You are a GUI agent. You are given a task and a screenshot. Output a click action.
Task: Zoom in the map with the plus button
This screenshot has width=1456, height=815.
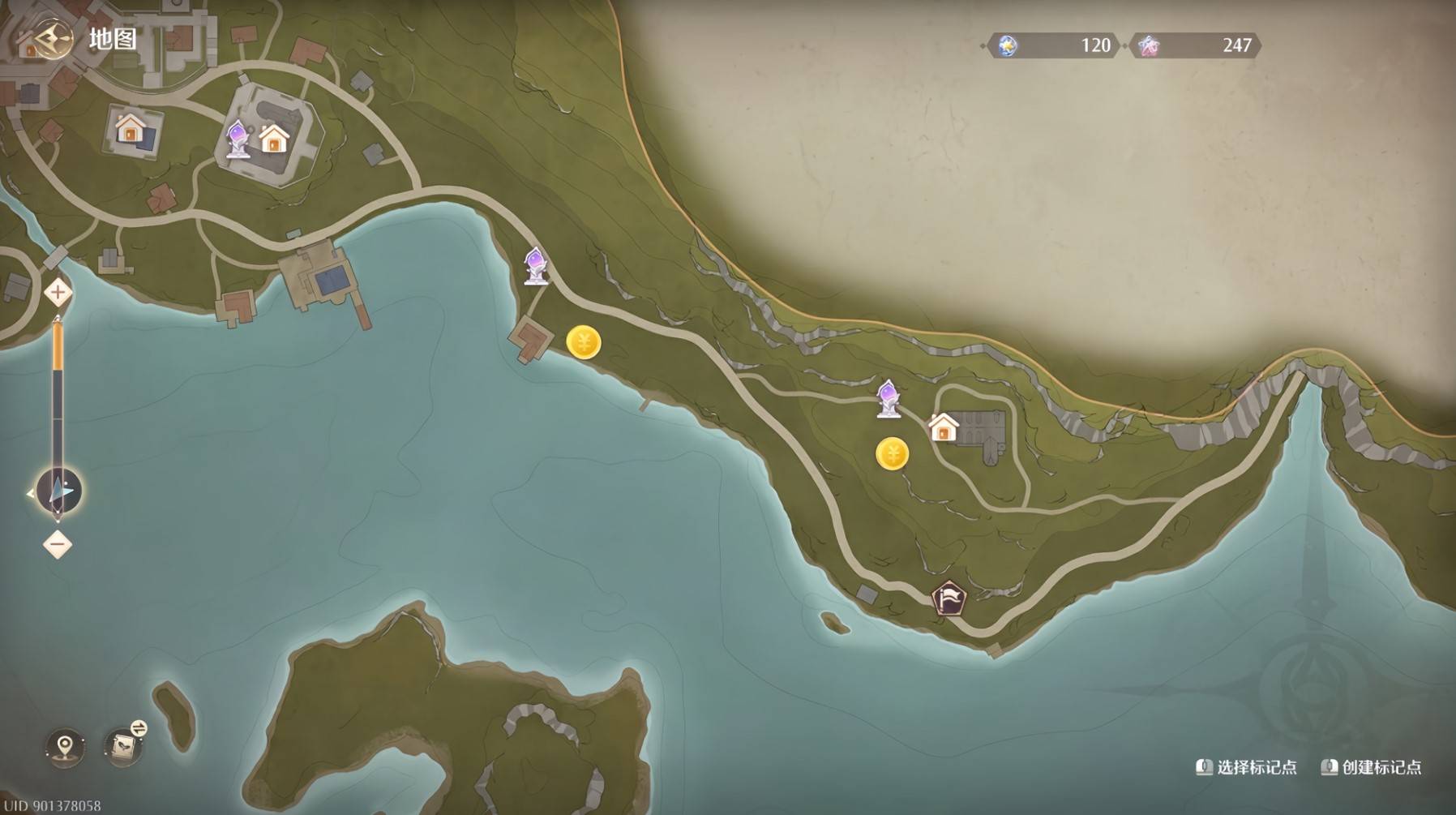[58, 292]
